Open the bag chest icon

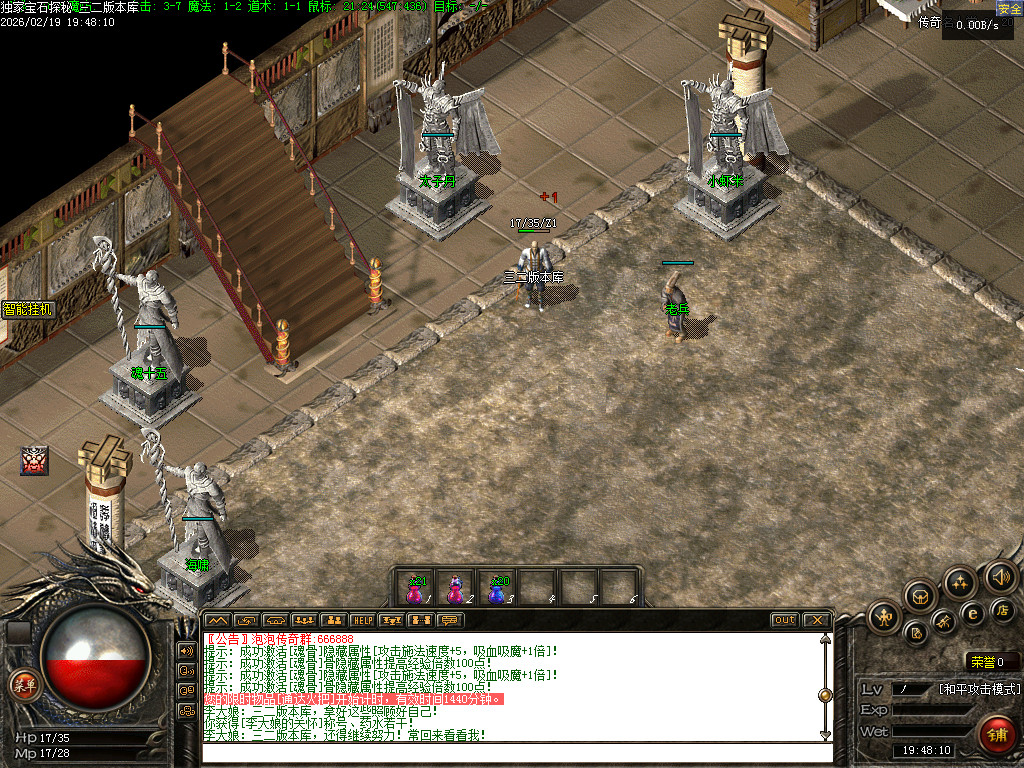[x=920, y=596]
